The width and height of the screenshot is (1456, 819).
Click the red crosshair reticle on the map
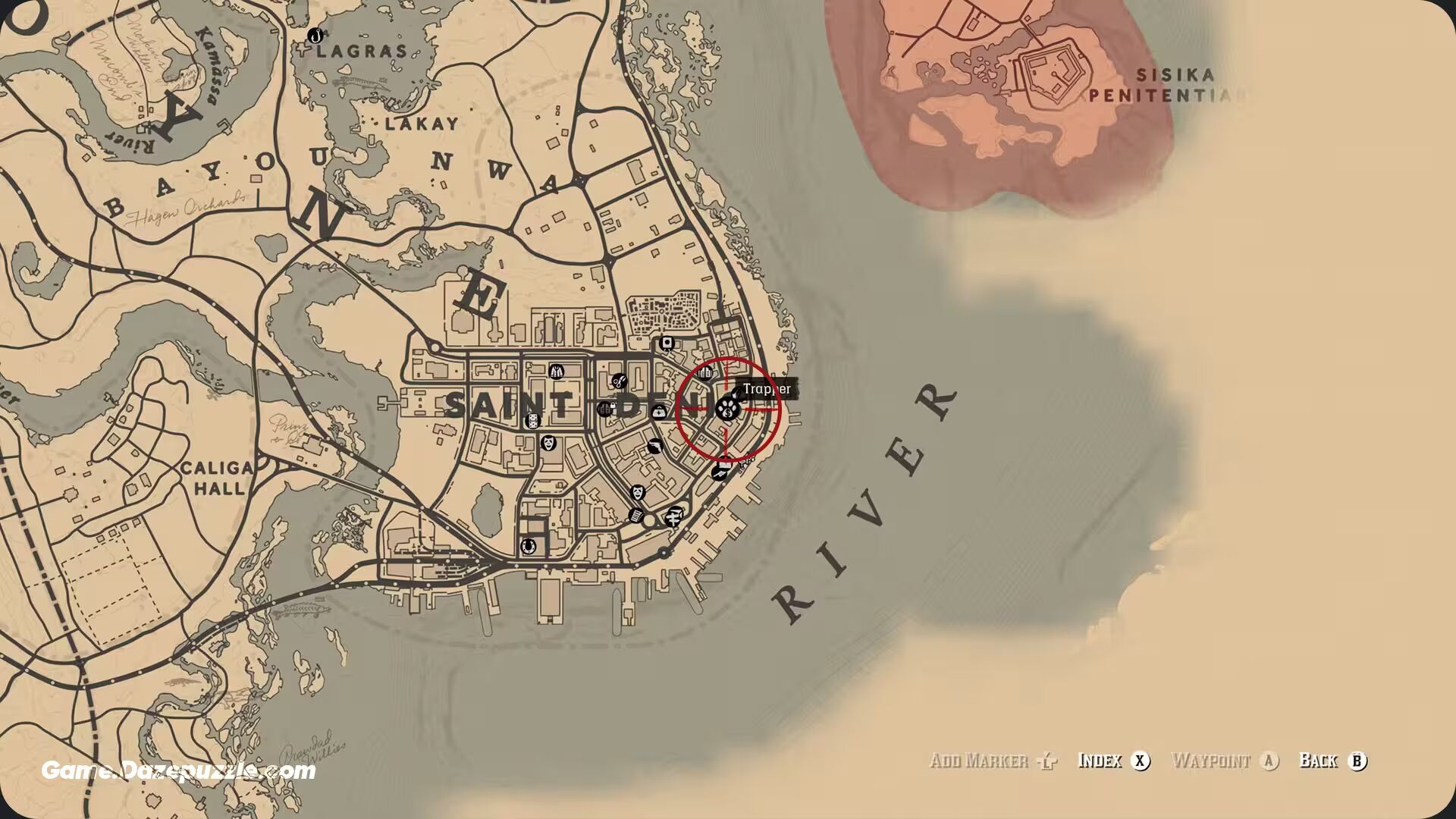(729, 406)
